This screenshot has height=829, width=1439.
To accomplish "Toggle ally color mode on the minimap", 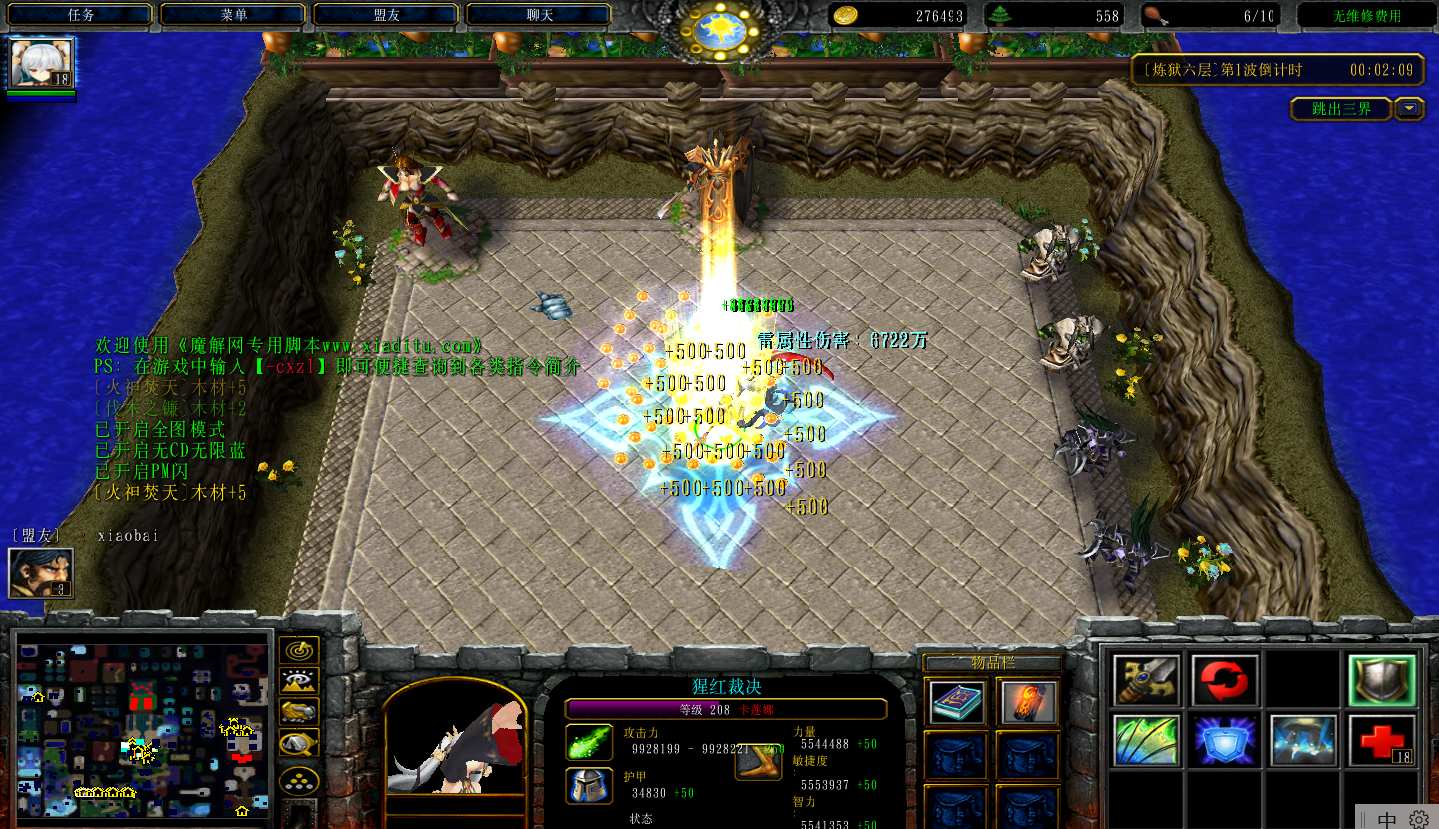I will 299,712.
